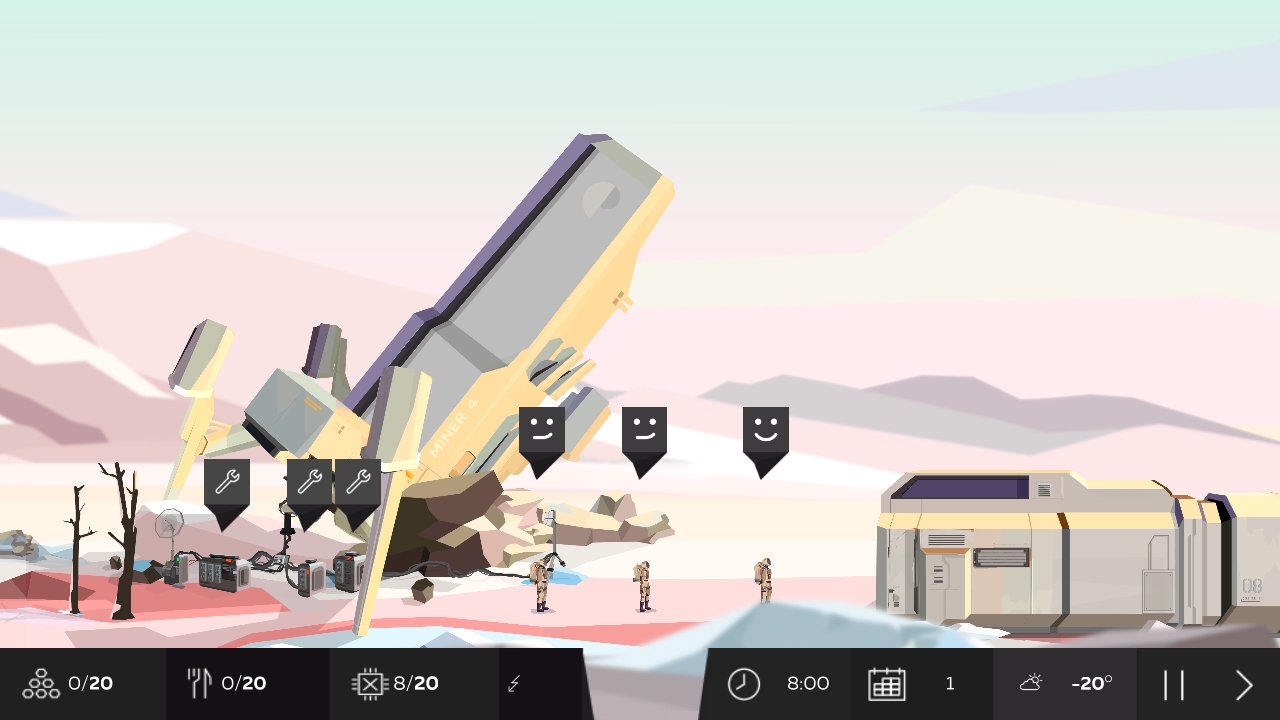1280x720 pixels.
Task: Click the weather icon beside -20°
Action: (x=1031, y=683)
